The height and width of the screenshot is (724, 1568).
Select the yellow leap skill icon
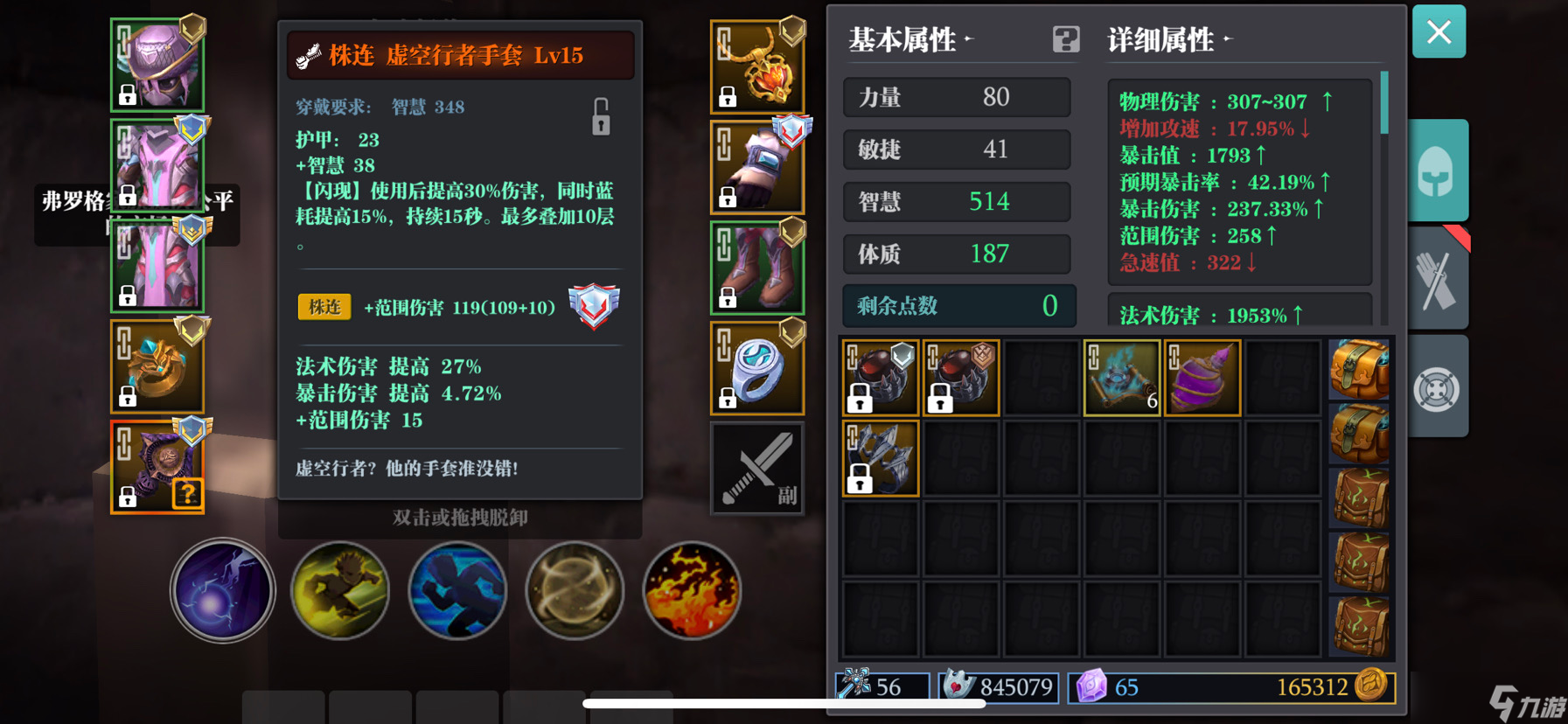coord(339,591)
